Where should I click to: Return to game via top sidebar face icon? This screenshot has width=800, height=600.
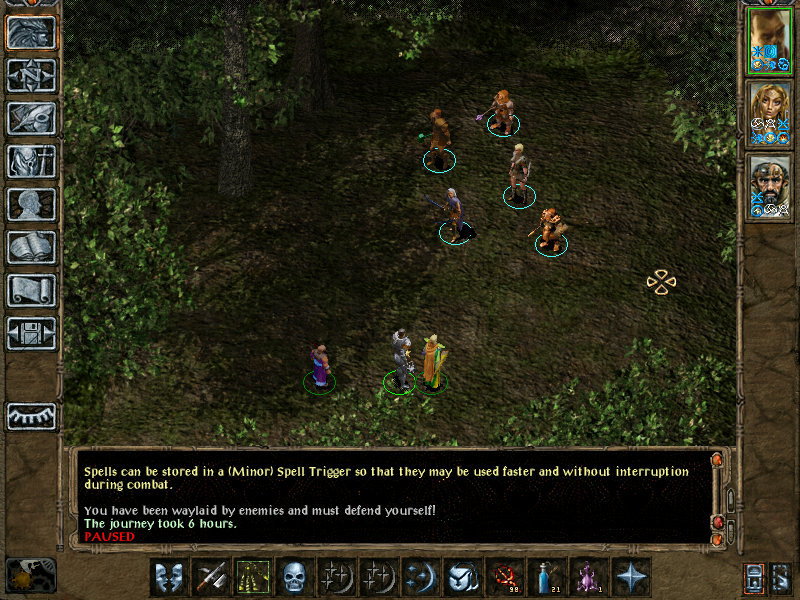pyautogui.click(x=31, y=33)
